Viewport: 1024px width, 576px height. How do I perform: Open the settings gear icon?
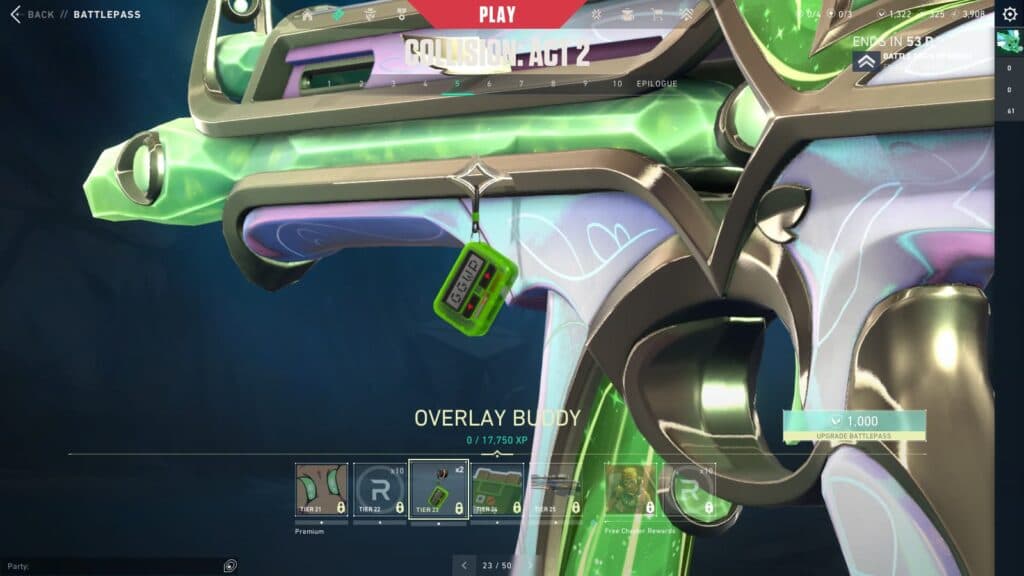pos(1009,14)
